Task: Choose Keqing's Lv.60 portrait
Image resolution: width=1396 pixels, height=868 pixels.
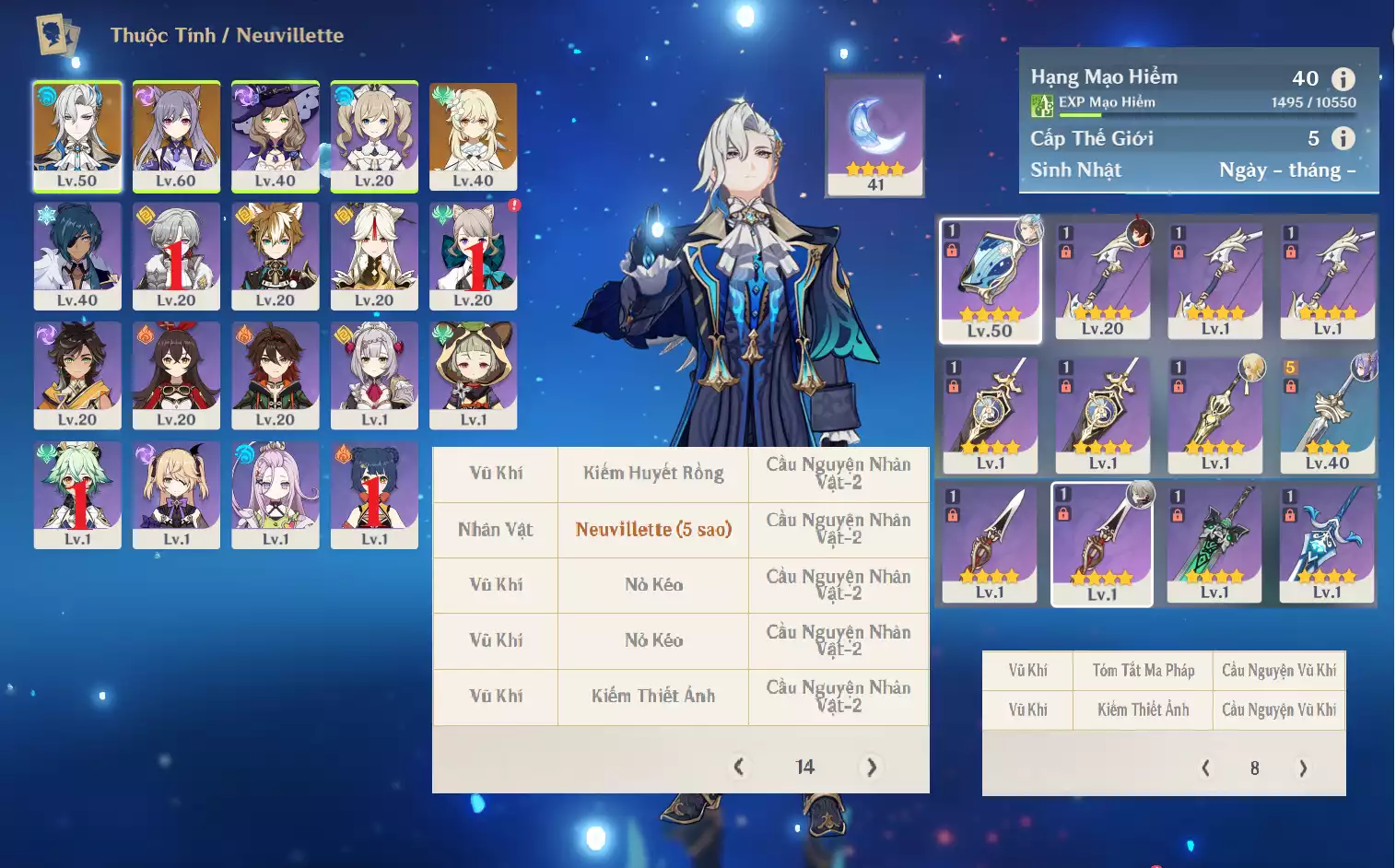Action: (176, 136)
